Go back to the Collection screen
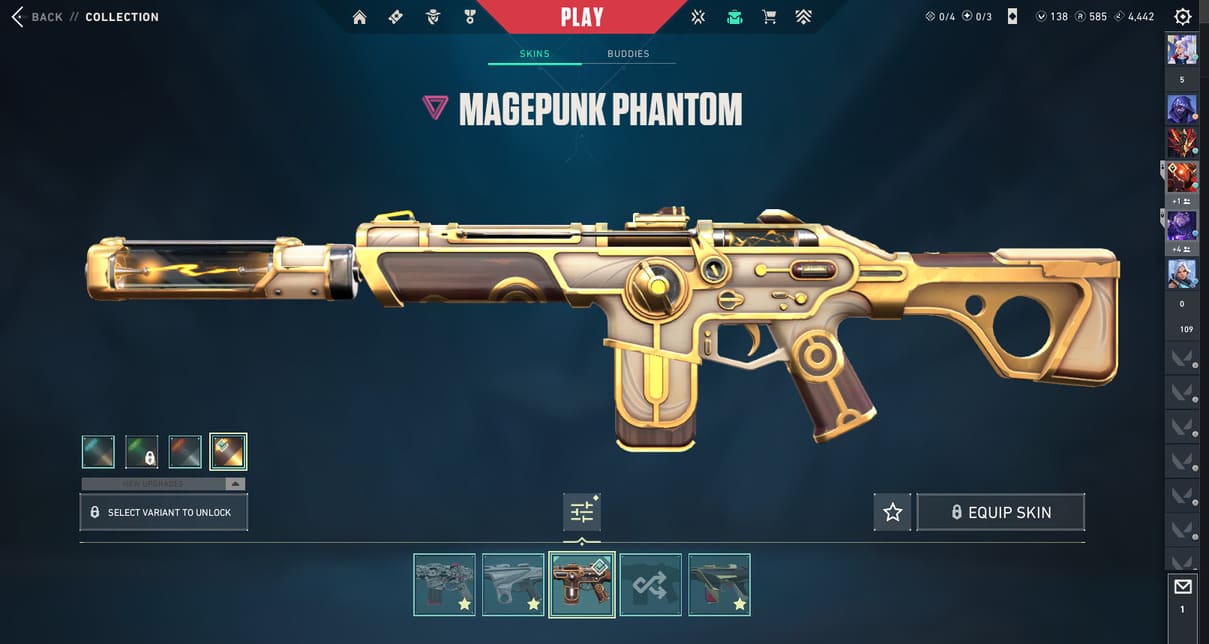 coord(37,17)
